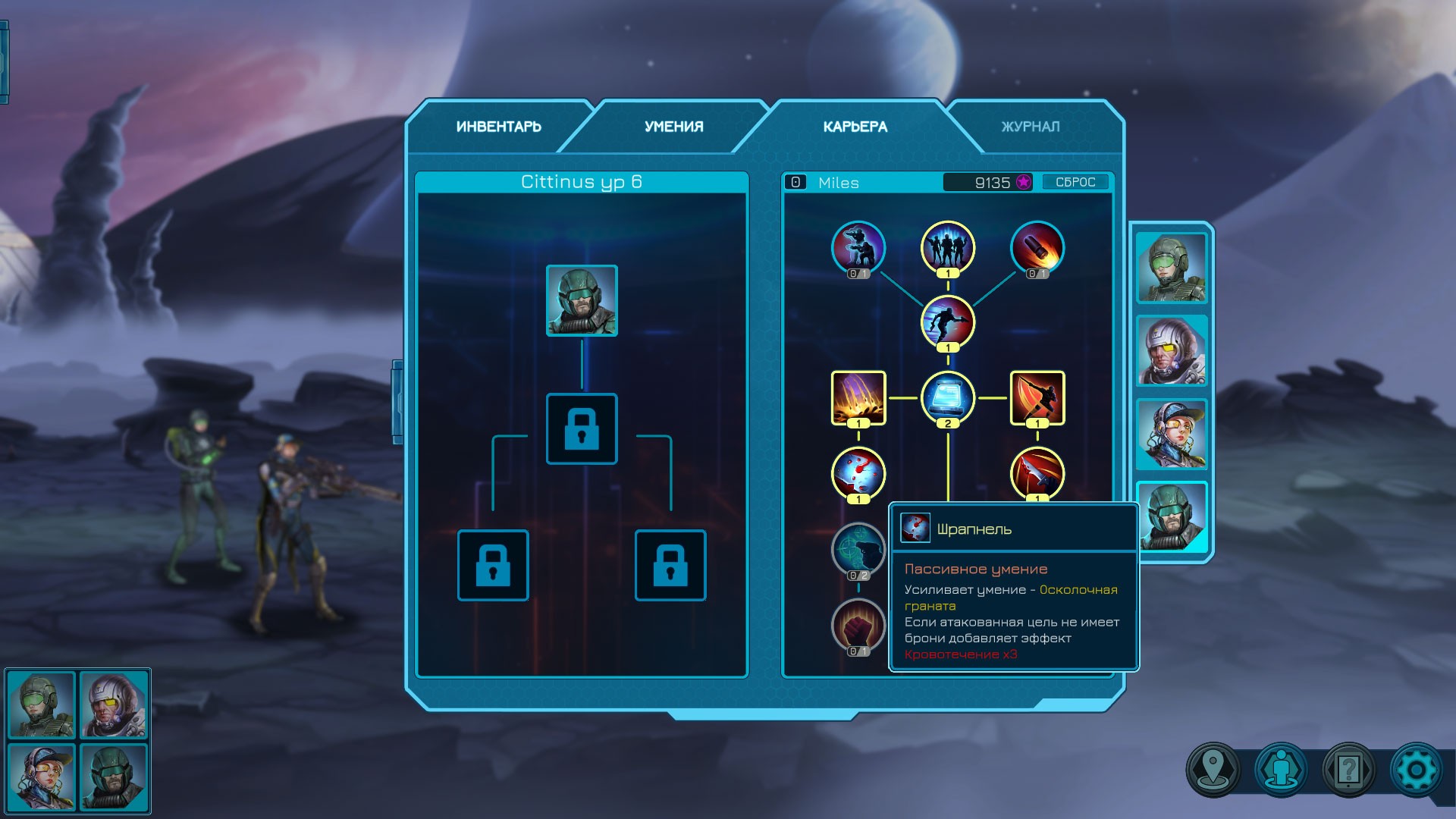
Task: Open the УМЕНИЯ tab
Action: pos(673,127)
